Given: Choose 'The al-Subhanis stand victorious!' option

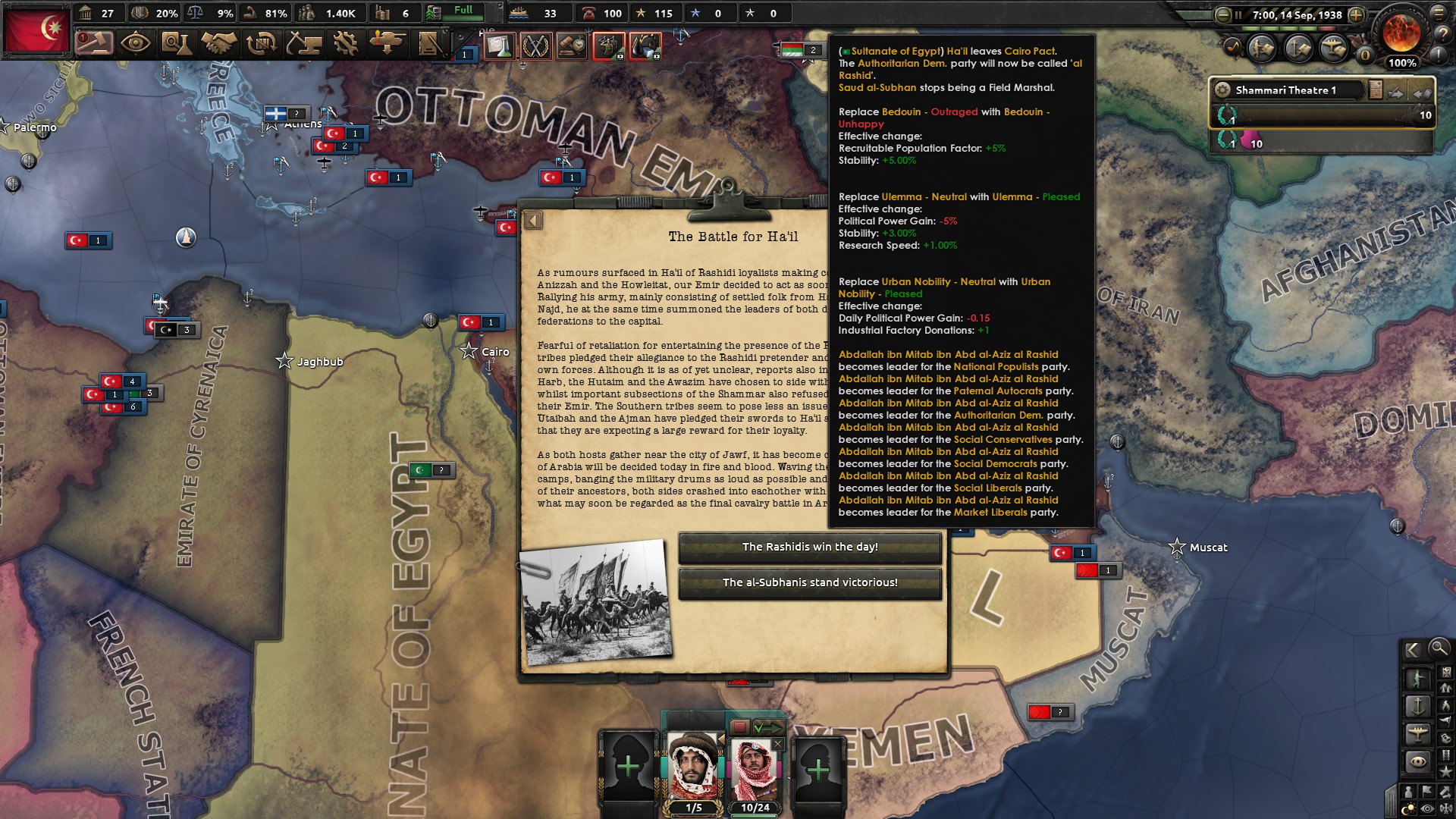Looking at the screenshot, I should (x=811, y=583).
